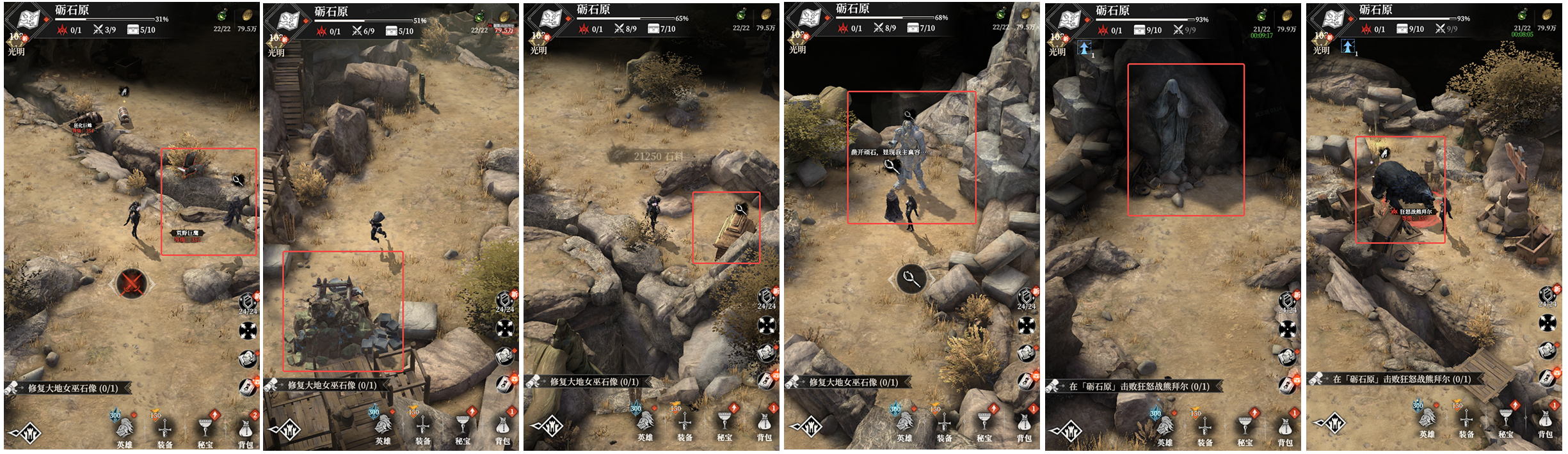Open the map icon beside the 65% progress bar

coord(550,19)
